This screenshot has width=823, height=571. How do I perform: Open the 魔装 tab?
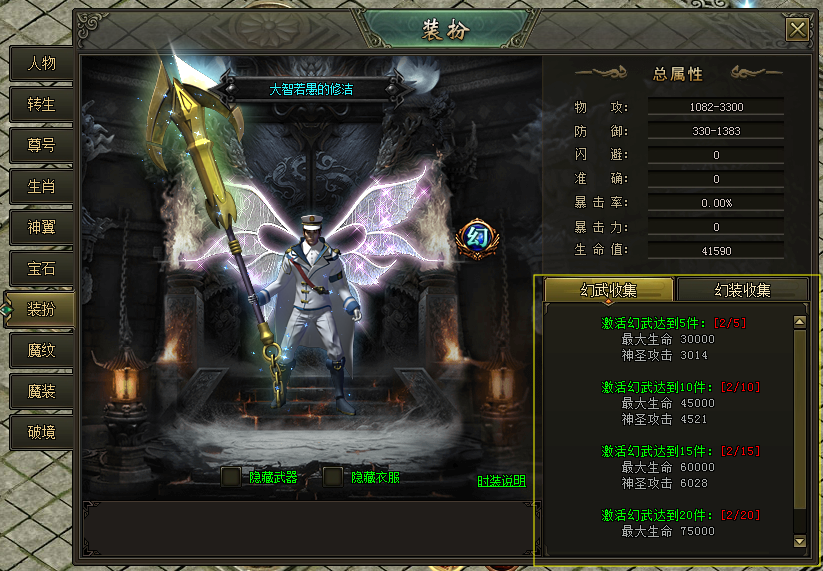(x=41, y=391)
